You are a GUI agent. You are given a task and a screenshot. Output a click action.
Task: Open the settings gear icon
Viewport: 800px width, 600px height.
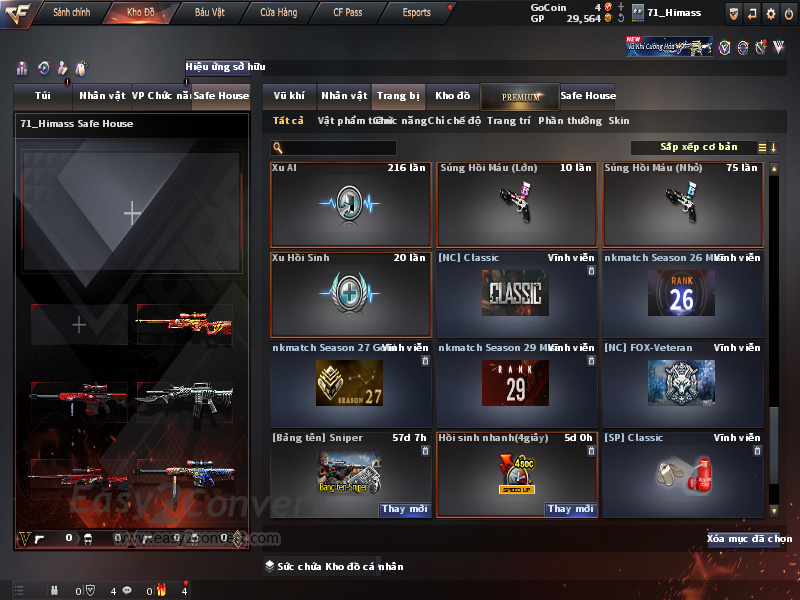[x=770, y=13]
